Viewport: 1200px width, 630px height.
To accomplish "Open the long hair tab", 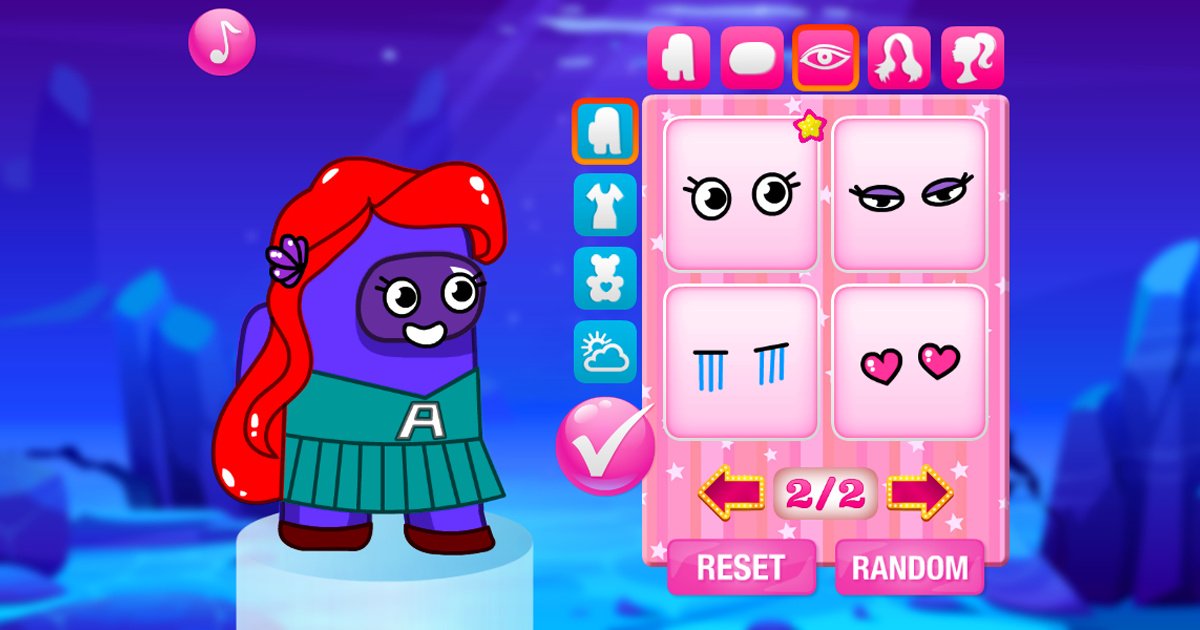I will [x=899, y=58].
